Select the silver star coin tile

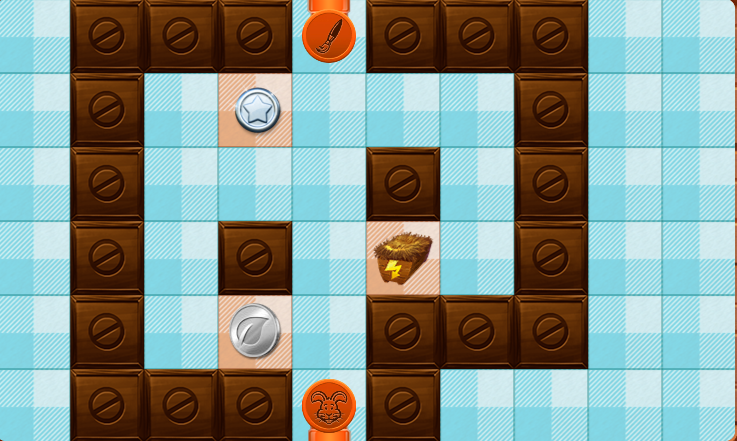256,111
